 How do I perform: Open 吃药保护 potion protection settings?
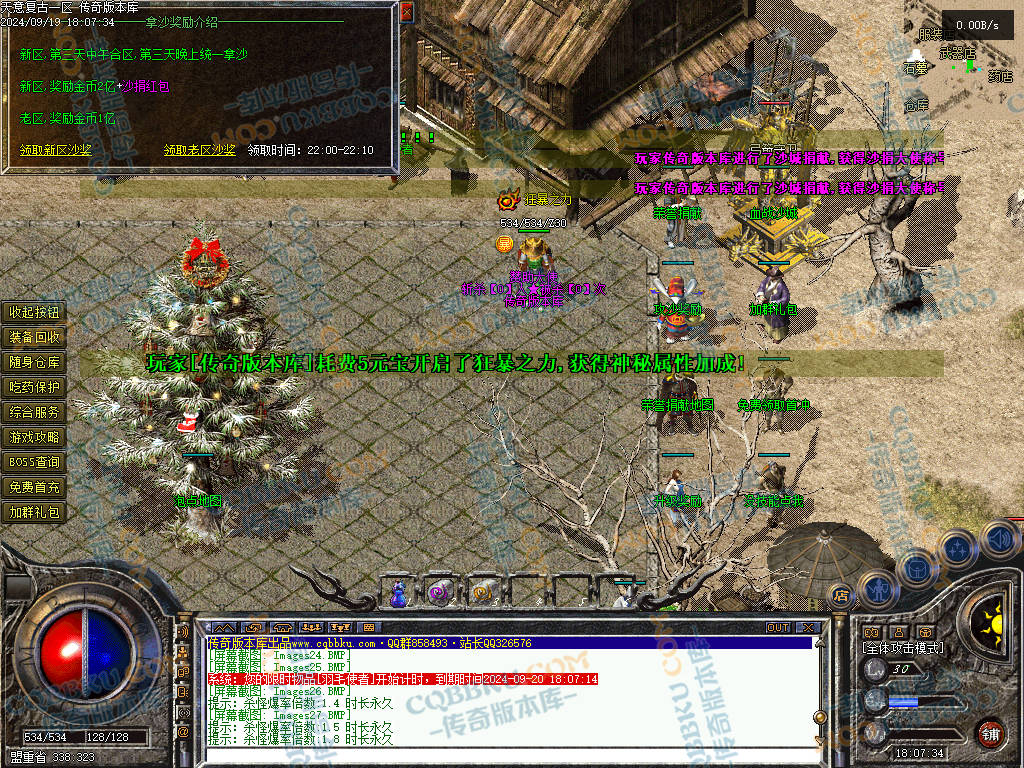35,387
